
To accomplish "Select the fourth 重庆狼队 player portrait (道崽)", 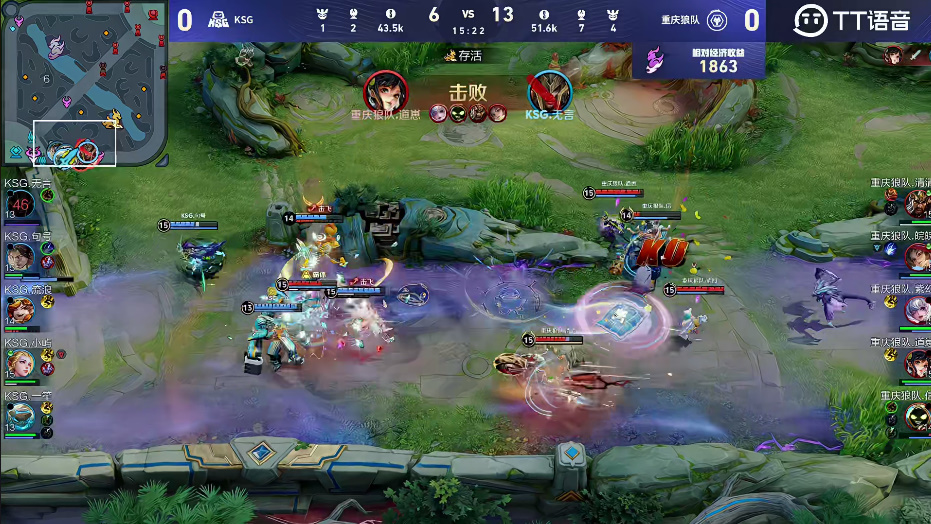I will [x=916, y=363].
